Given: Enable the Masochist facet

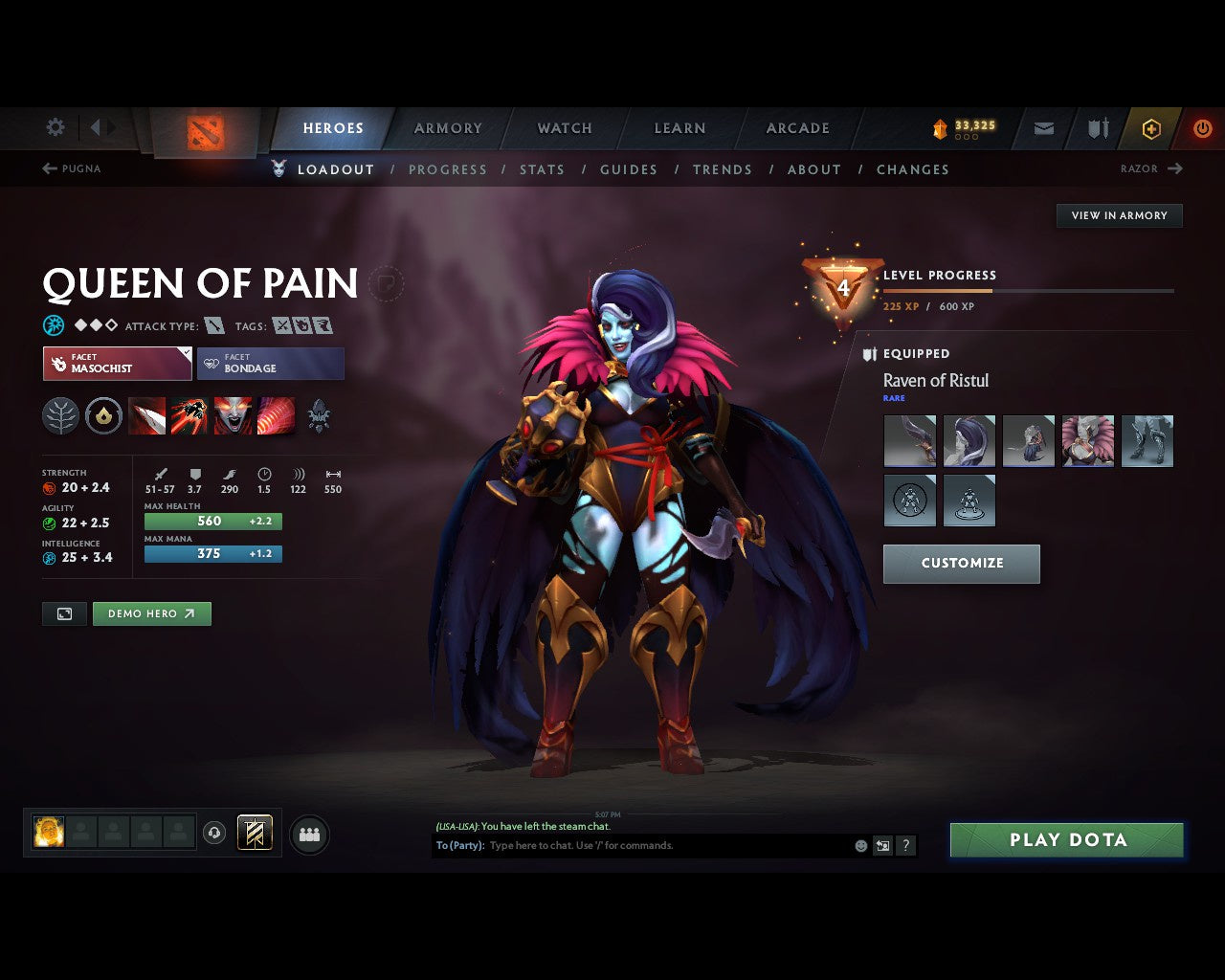Looking at the screenshot, I should tap(117, 364).
